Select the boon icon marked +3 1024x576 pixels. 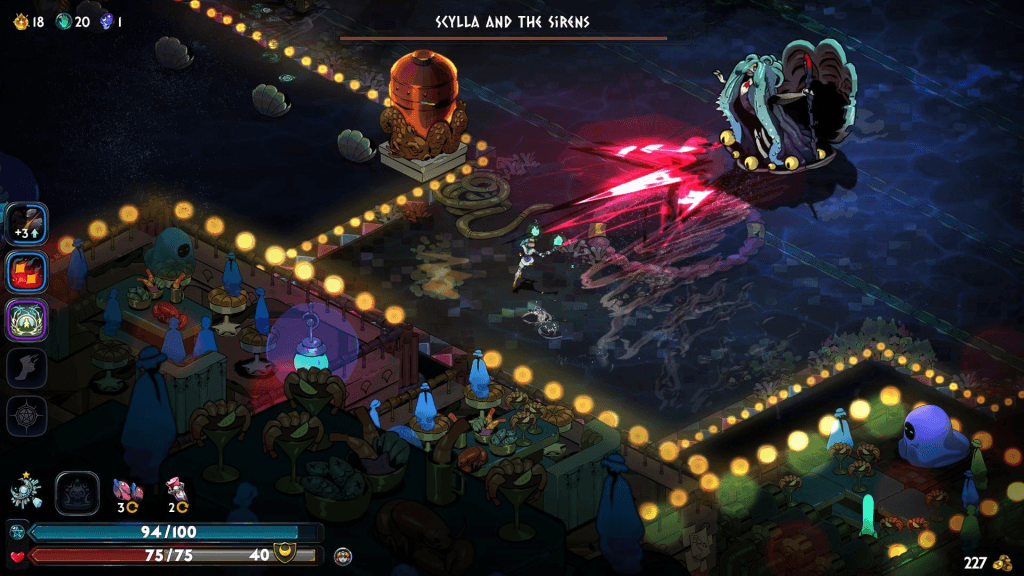click(x=27, y=223)
